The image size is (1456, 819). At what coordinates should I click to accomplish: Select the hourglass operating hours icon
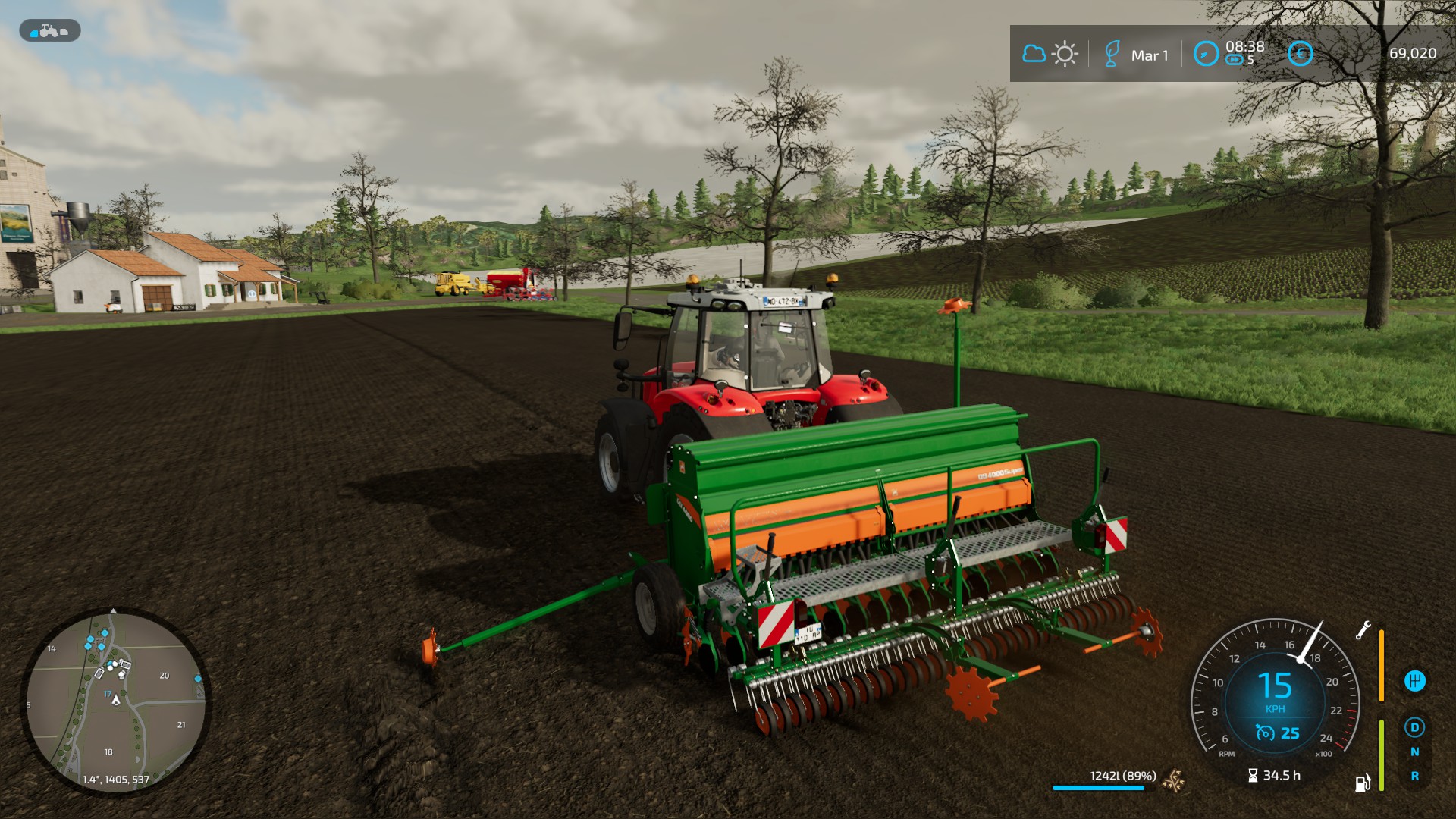point(1253,775)
